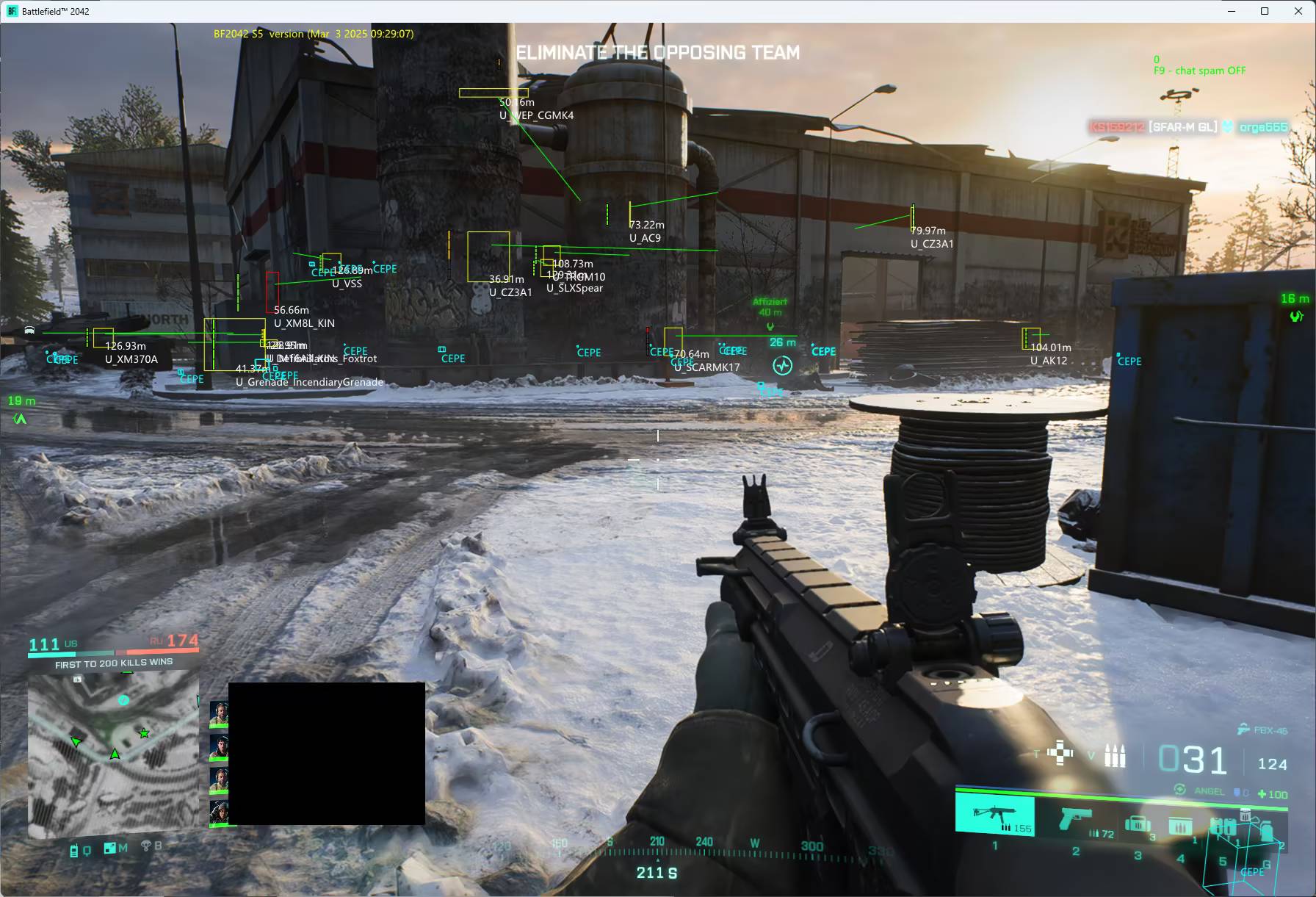Click the revive heartbeat marker at 26 m
This screenshot has width=1316, height=897.
coord(782,365)
